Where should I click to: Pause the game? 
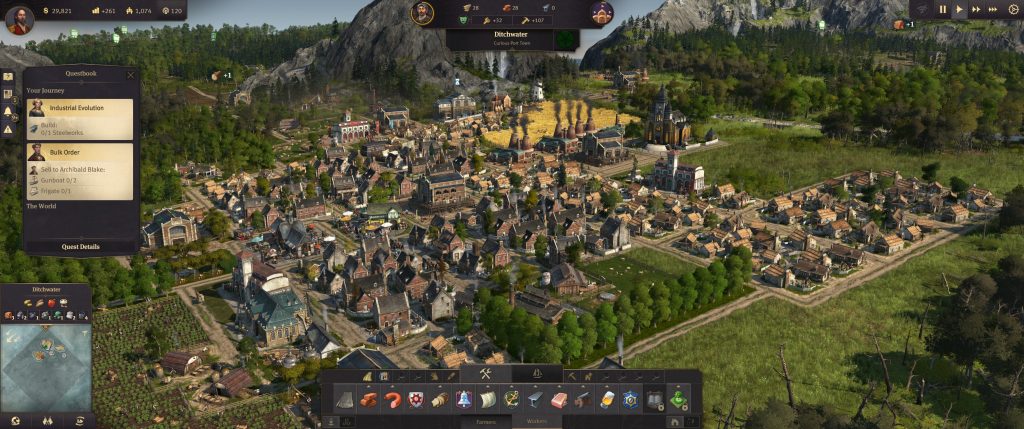[x=942, y=9]
